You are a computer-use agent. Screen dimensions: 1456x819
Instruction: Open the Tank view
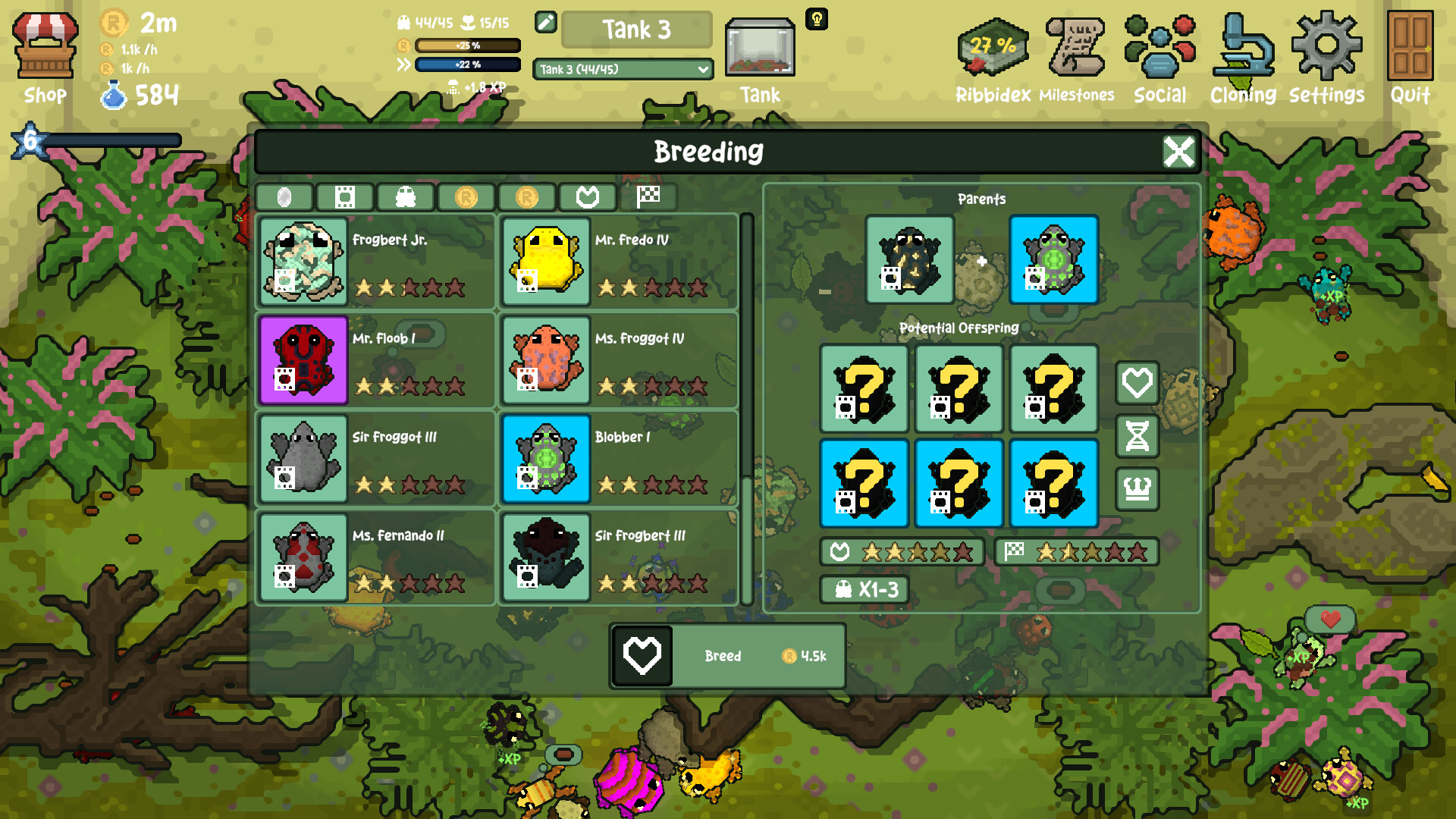tap(760, 57)
